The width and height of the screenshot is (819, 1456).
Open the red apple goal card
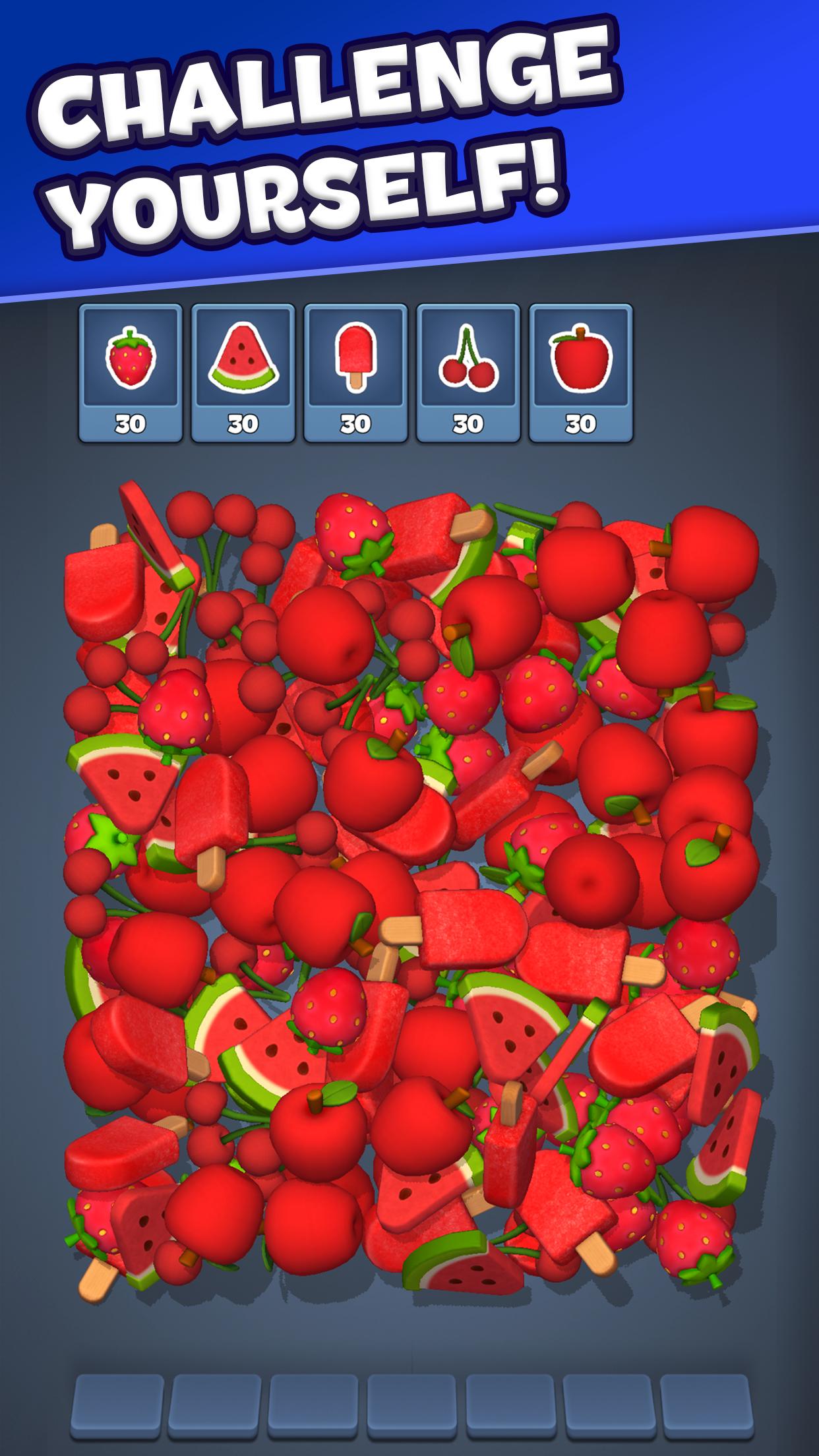pos(581,373)
